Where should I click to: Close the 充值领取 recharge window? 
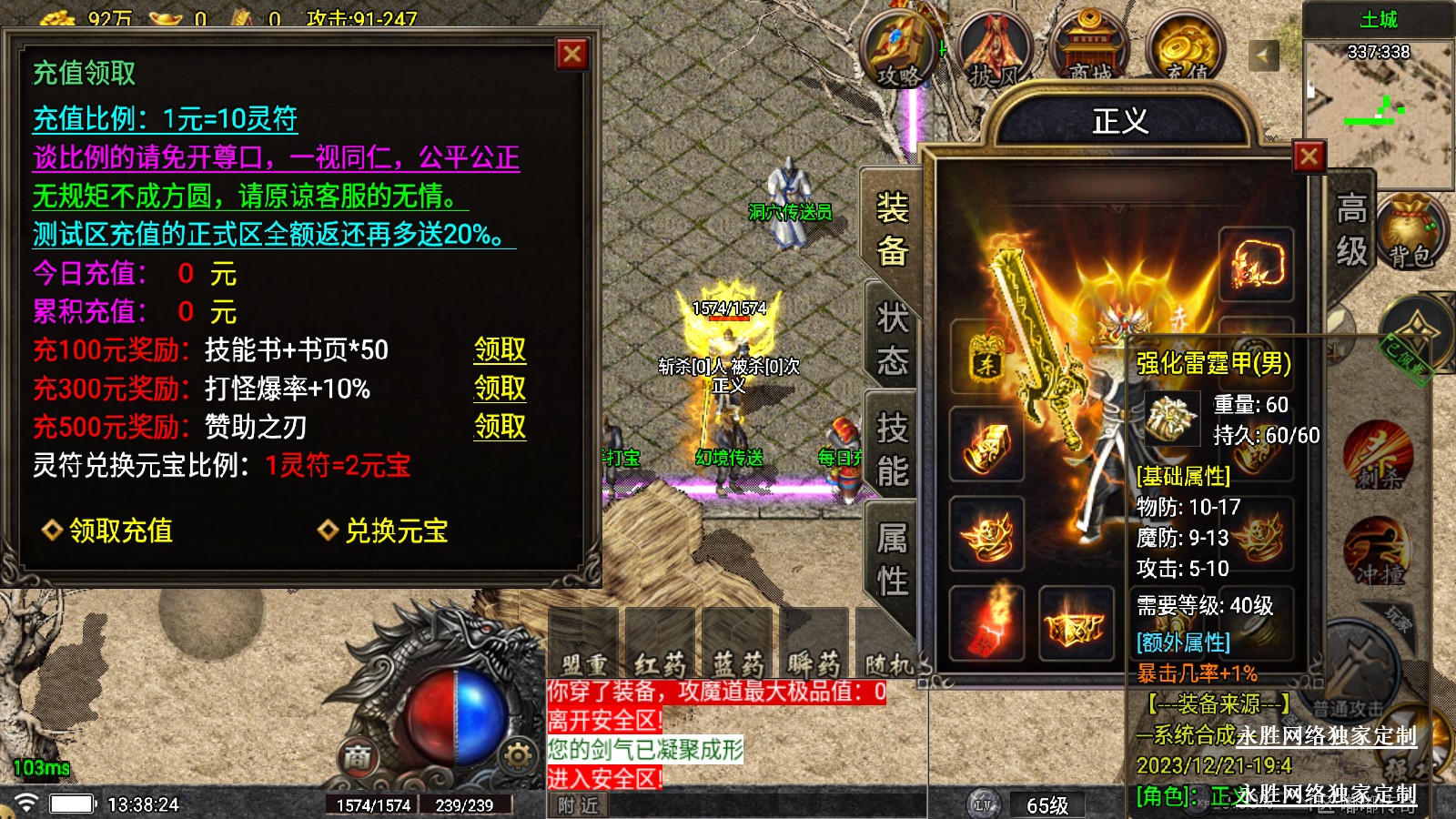point(572,55)
